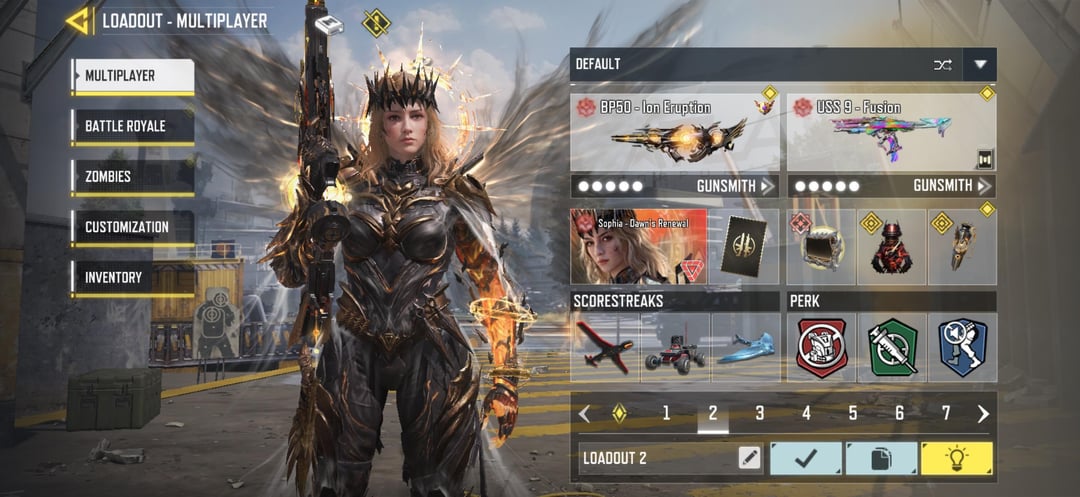The image size is (1080, 497).
Task: Select the USS 9 Fusion secondary weapon
Action: (891, 132)
